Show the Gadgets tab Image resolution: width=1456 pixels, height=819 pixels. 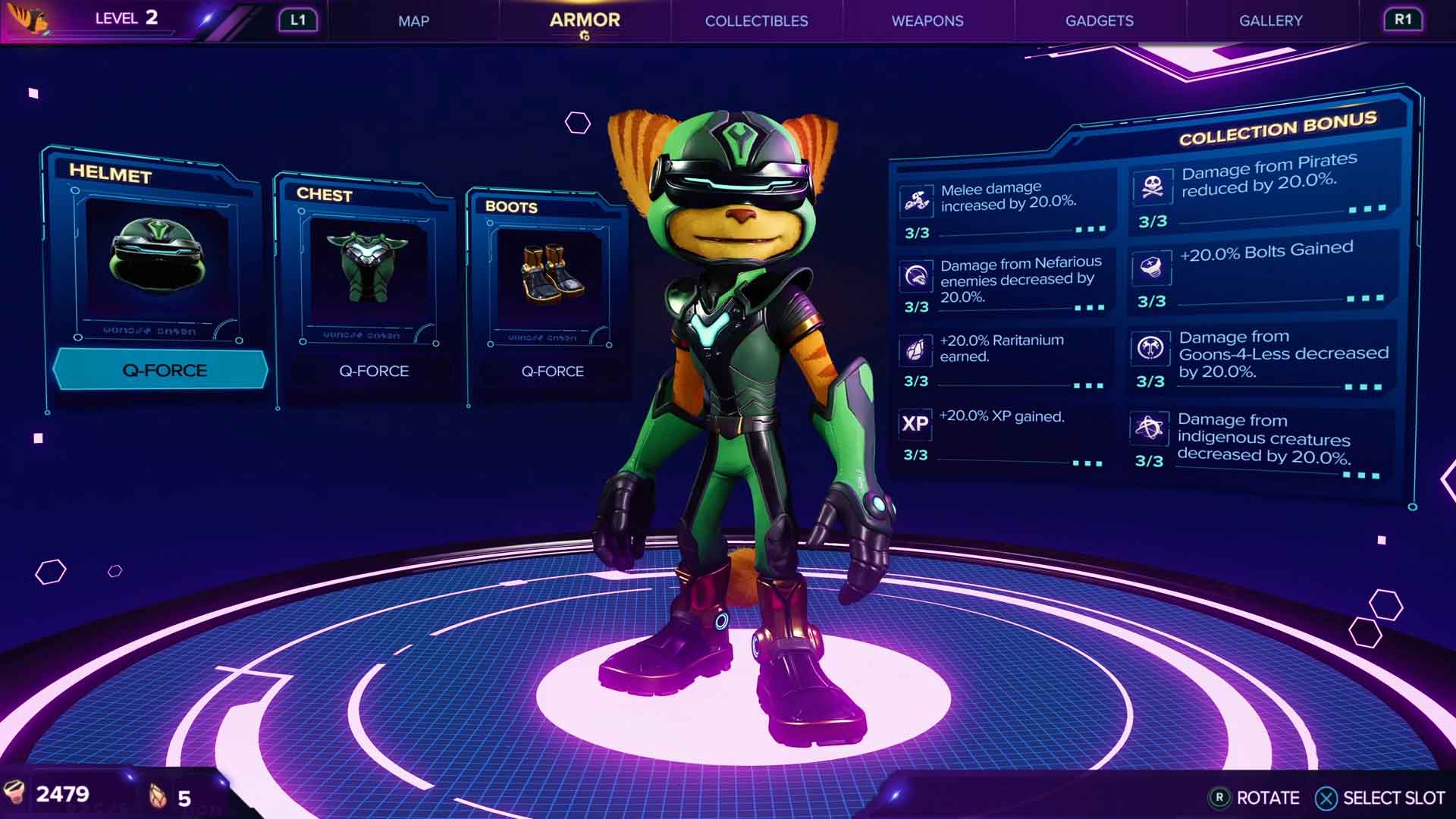click(1099, 21)
